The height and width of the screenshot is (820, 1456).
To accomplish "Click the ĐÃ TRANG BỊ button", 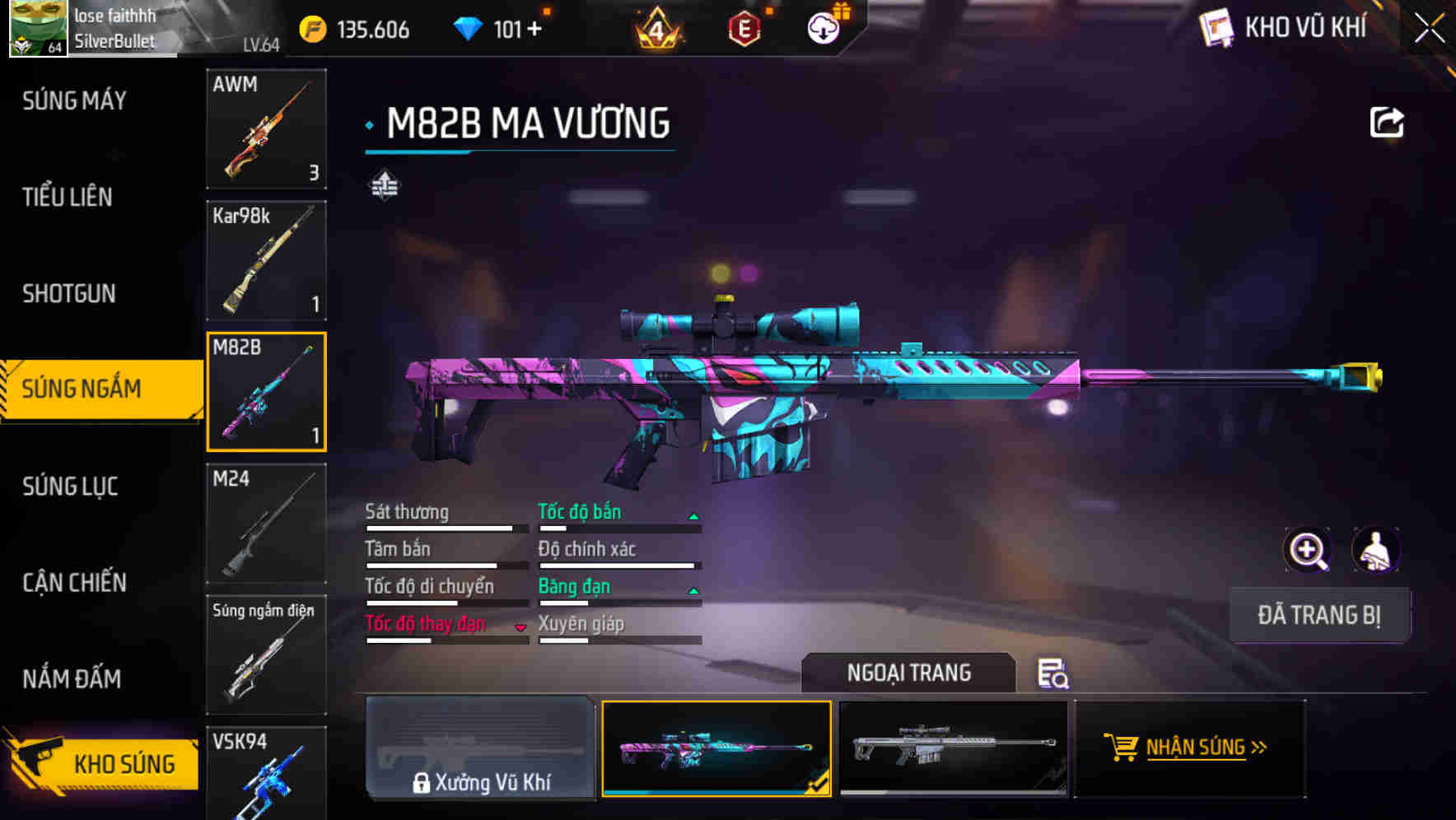I will tap(1318, 615).
